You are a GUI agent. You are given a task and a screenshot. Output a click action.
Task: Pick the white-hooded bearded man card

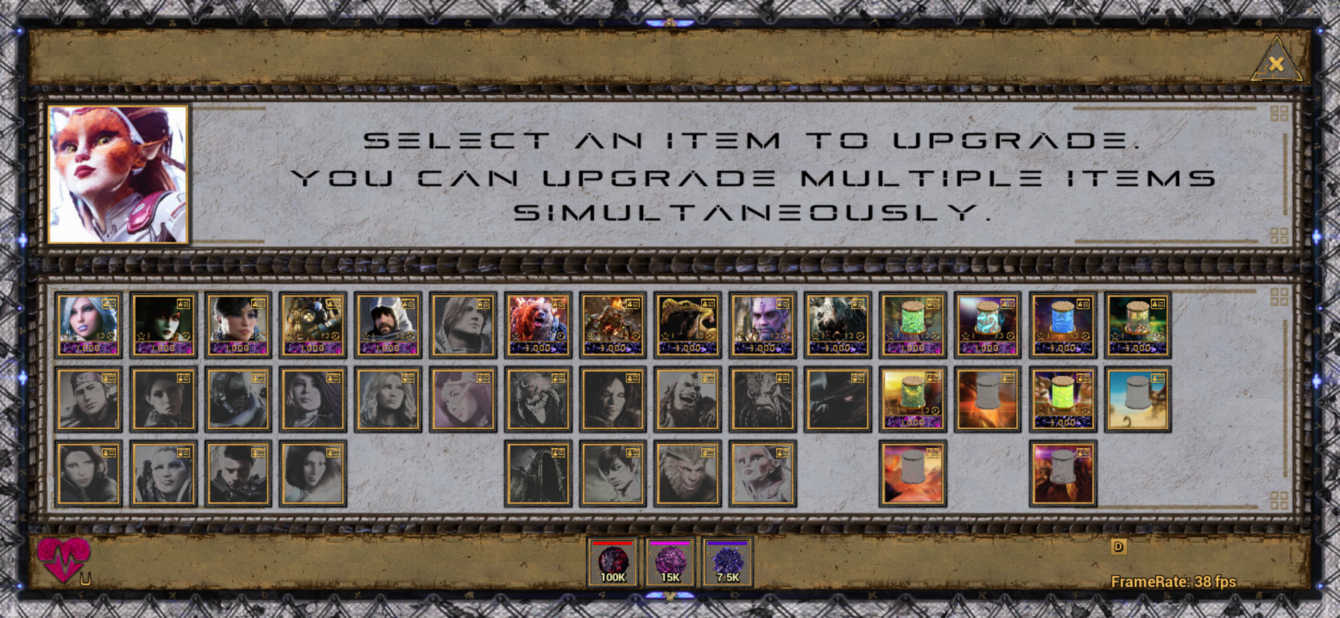[388, 324]
